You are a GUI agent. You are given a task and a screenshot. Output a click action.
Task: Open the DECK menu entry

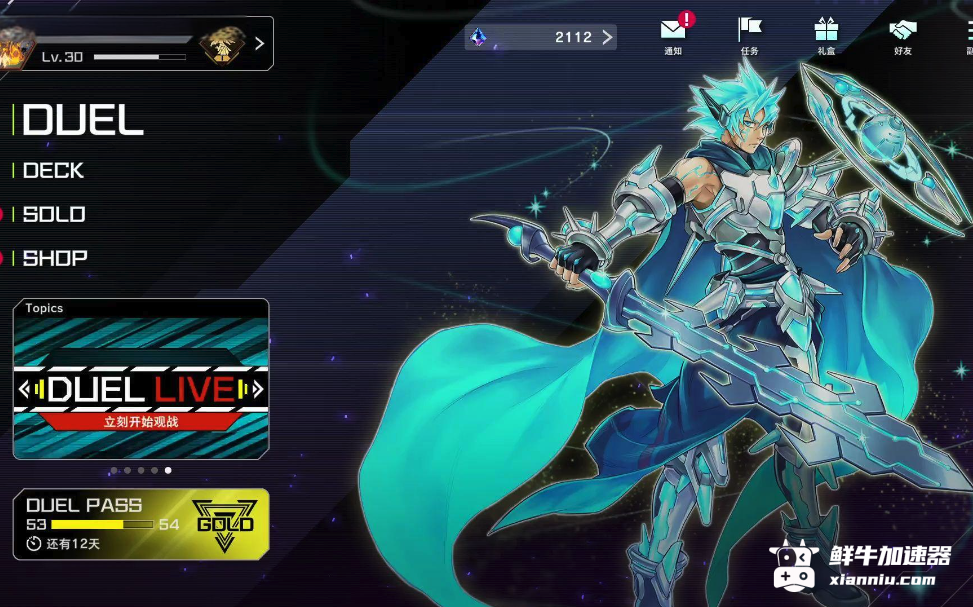[x=54, y=171]
